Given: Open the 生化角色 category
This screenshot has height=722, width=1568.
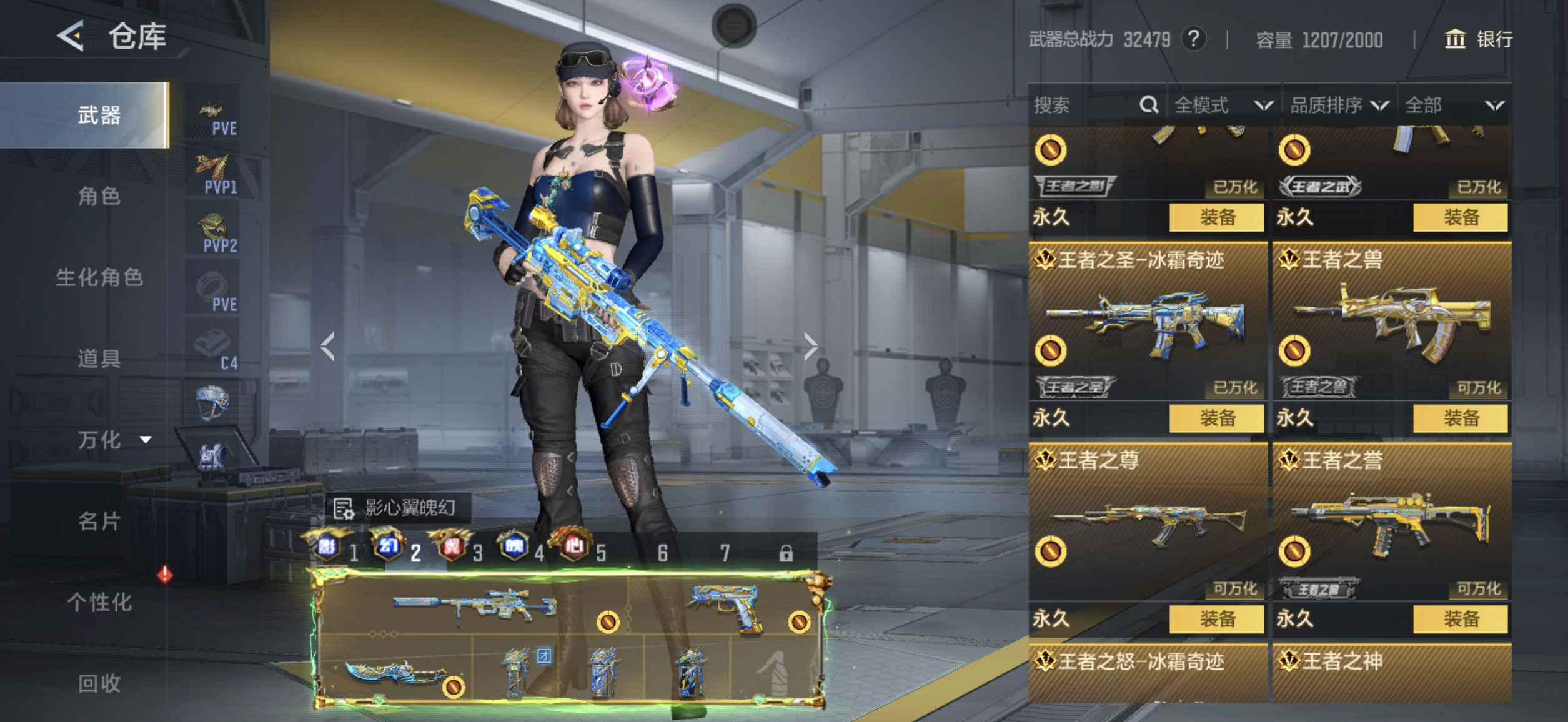Looking at the screenshot, I should coord(99,277).
